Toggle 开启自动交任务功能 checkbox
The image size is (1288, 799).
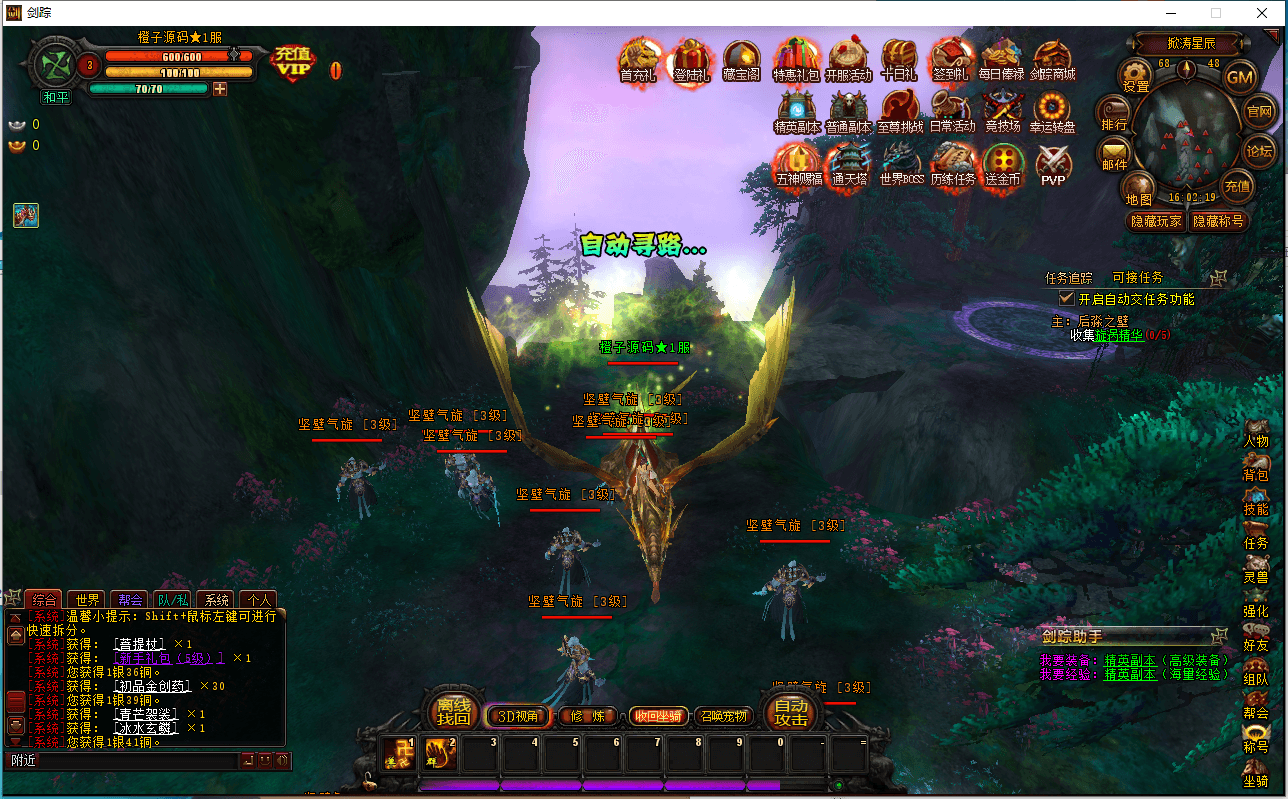point(1067,298)
